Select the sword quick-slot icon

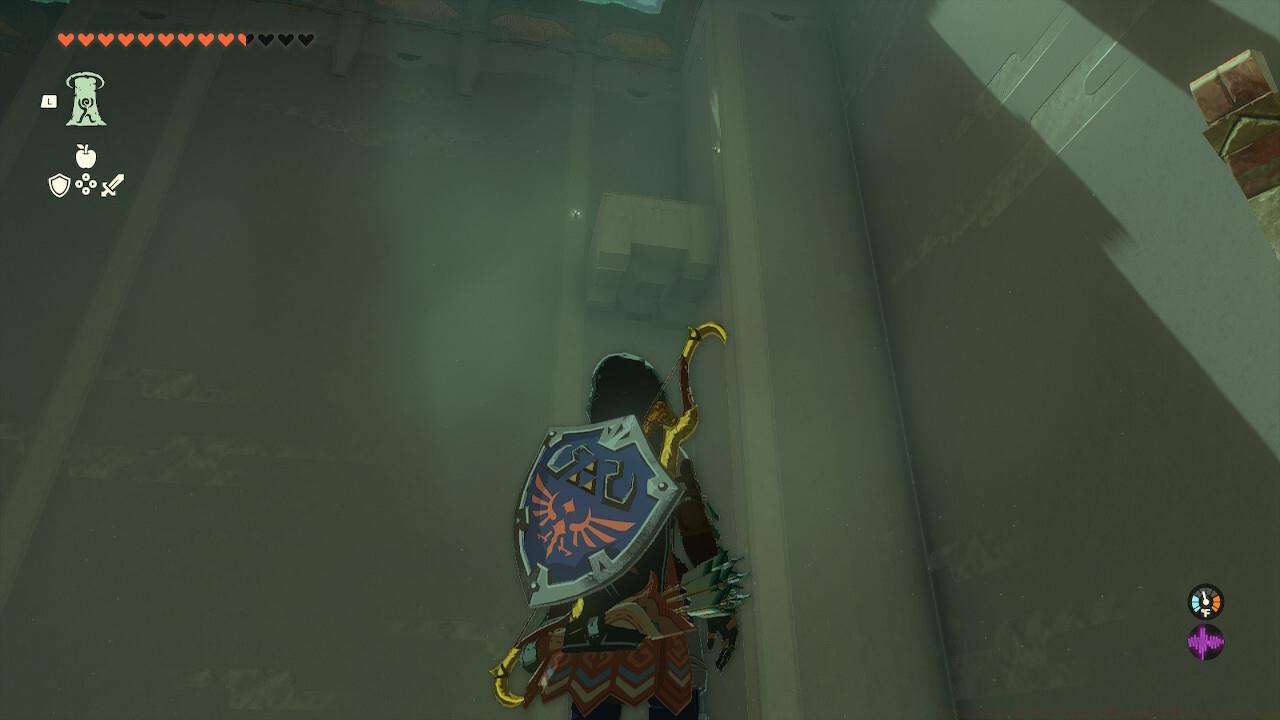[x=112, y=184]
